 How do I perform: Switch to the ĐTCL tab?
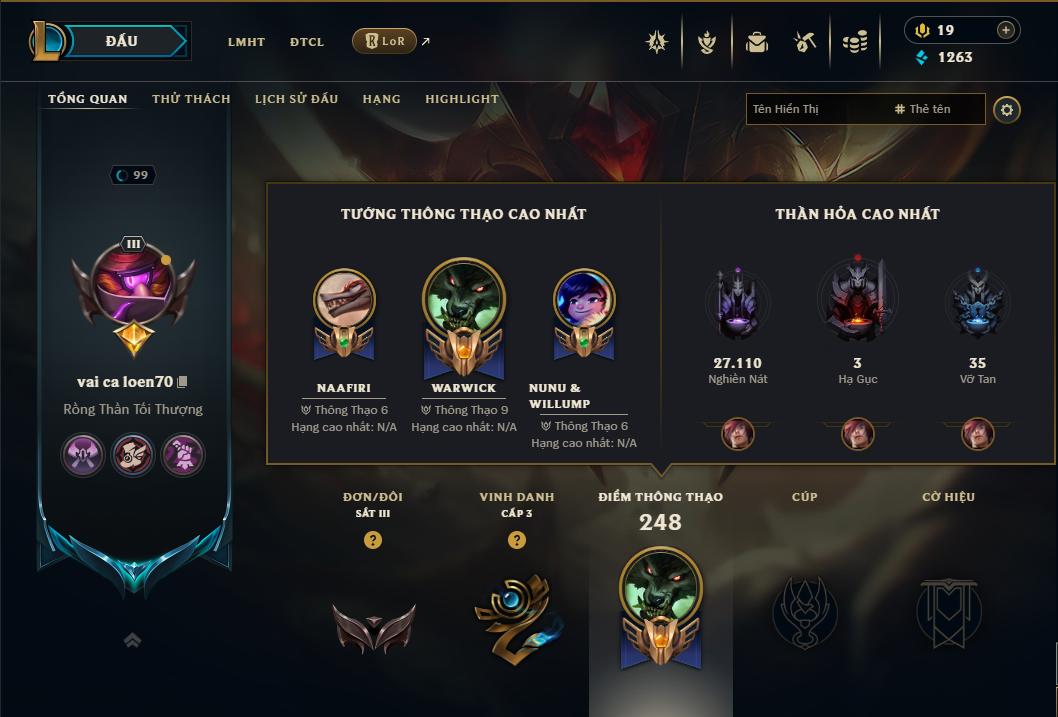[x=307, y=42]
